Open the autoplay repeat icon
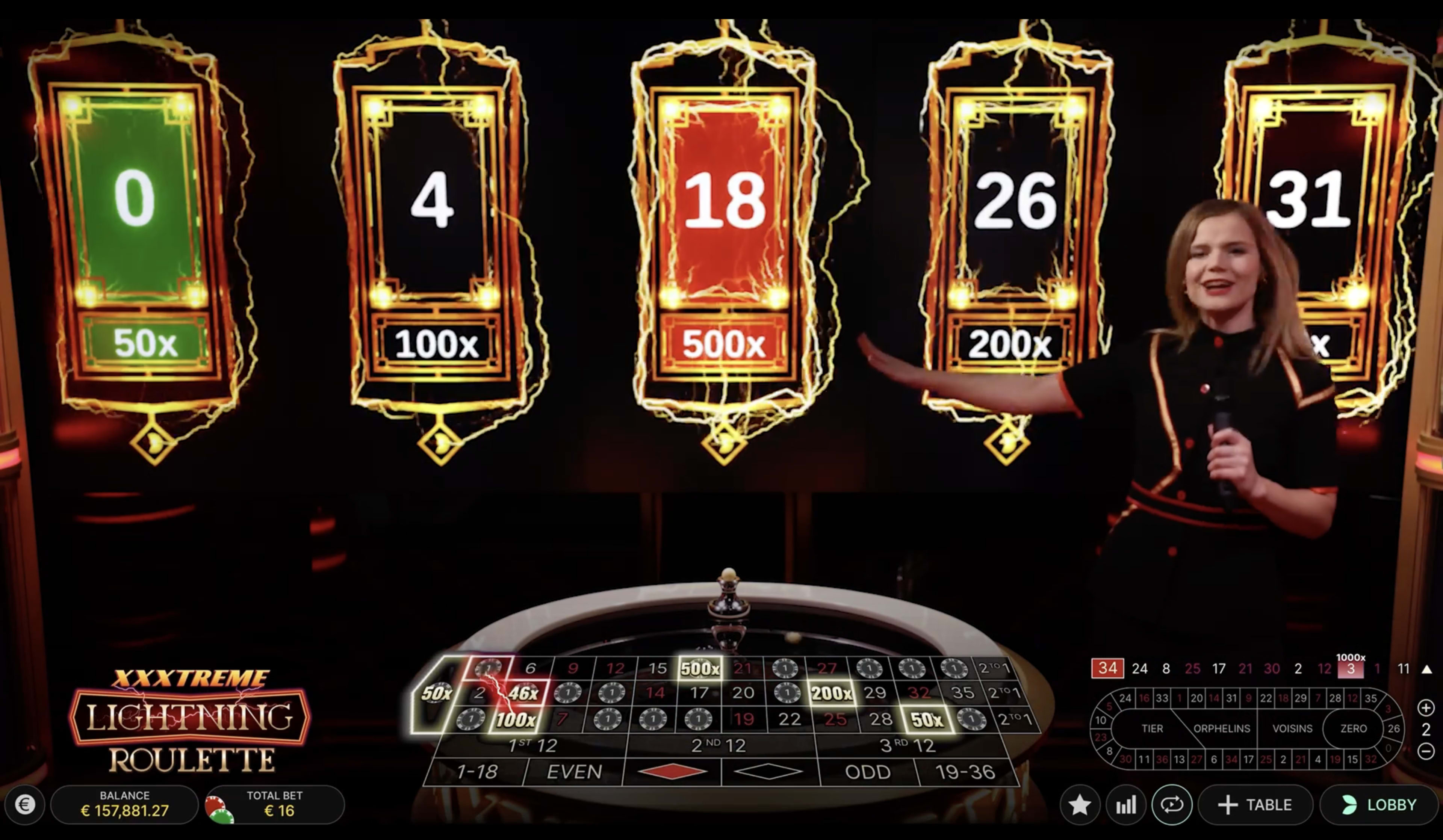Image resolution: width=1443 pixels, height=840 pixels. click(x=1173, y=804)
